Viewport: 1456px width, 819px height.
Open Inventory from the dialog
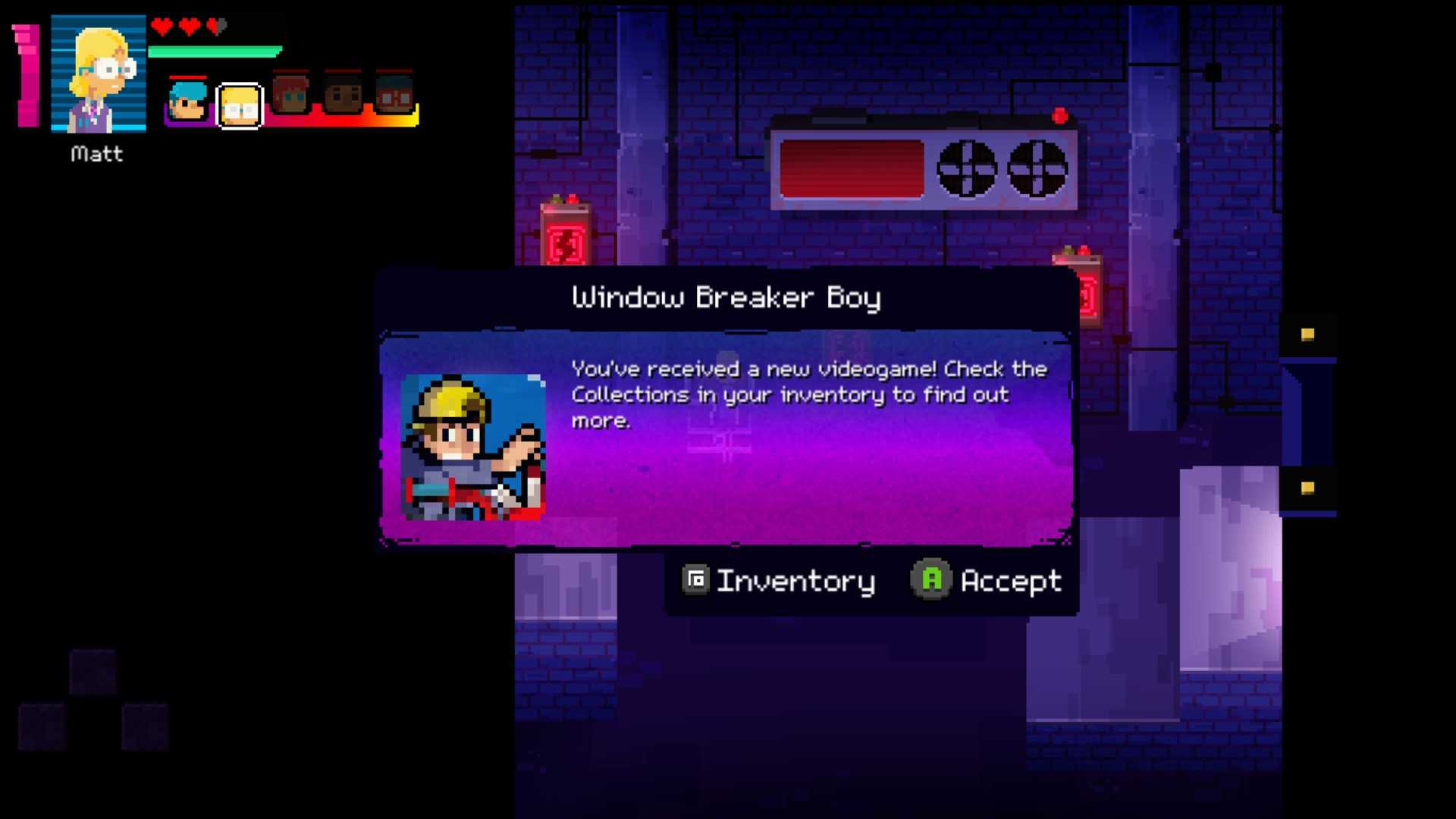pos(779,581)
